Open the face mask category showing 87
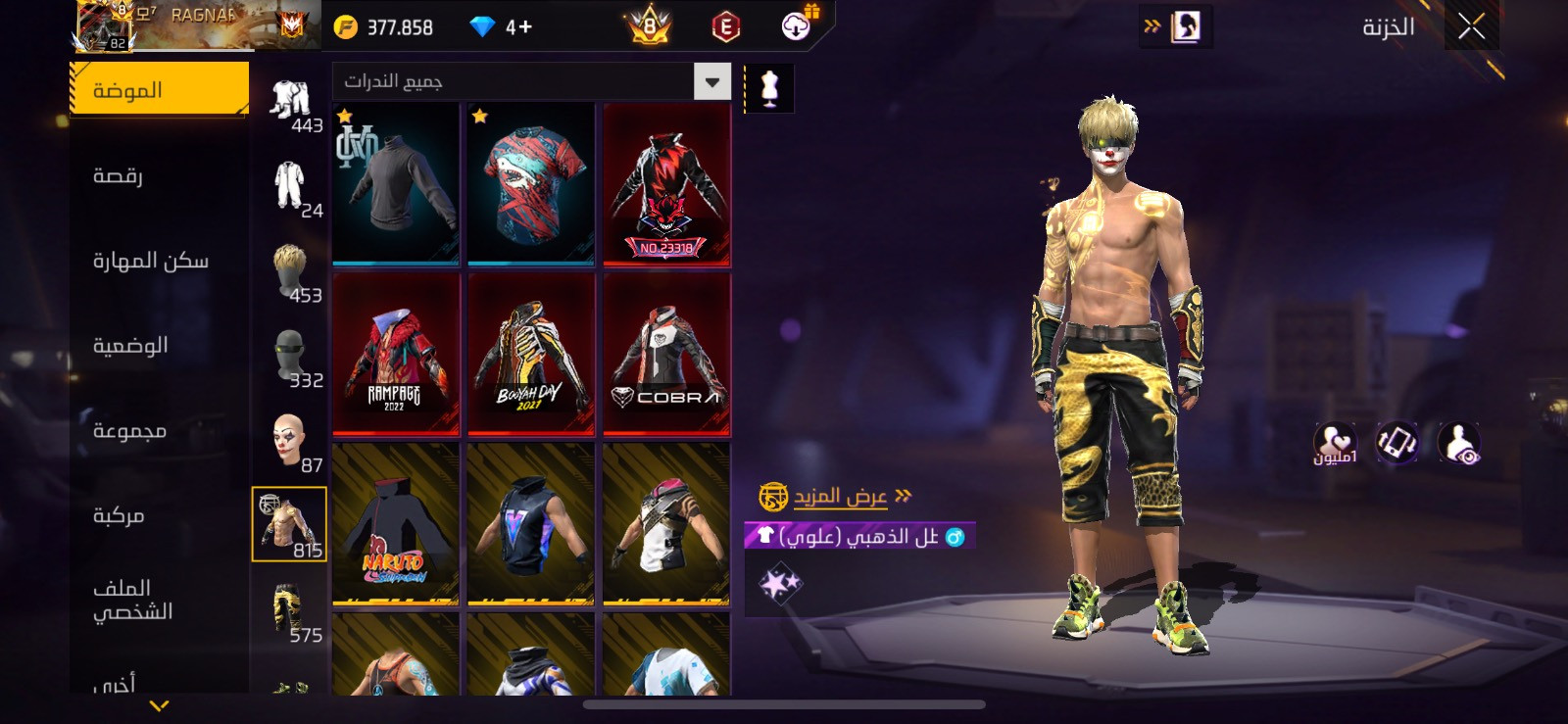This screenshot has width=1568, height=724. point(291,443)
